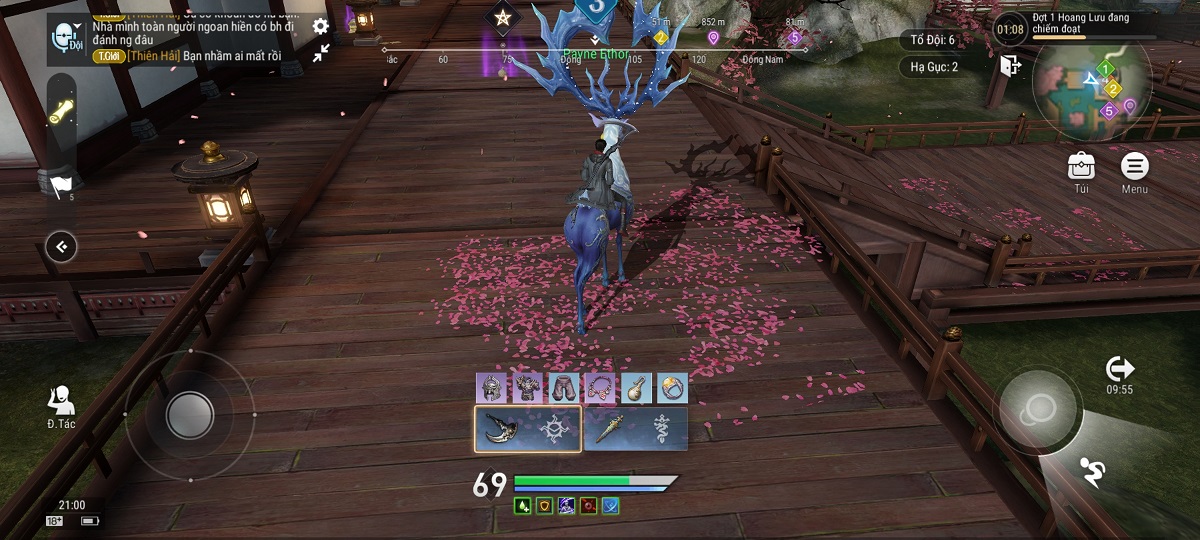
Task: Expand the side panel with the left arrow button
Action: [61, 246]
